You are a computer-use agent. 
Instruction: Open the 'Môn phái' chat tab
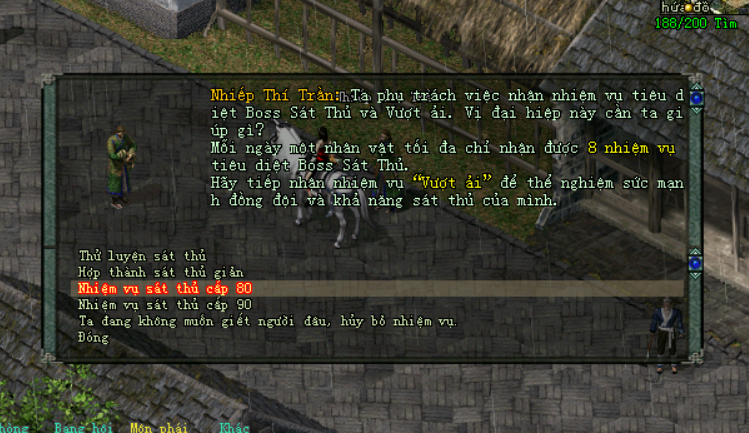(154, 427)
